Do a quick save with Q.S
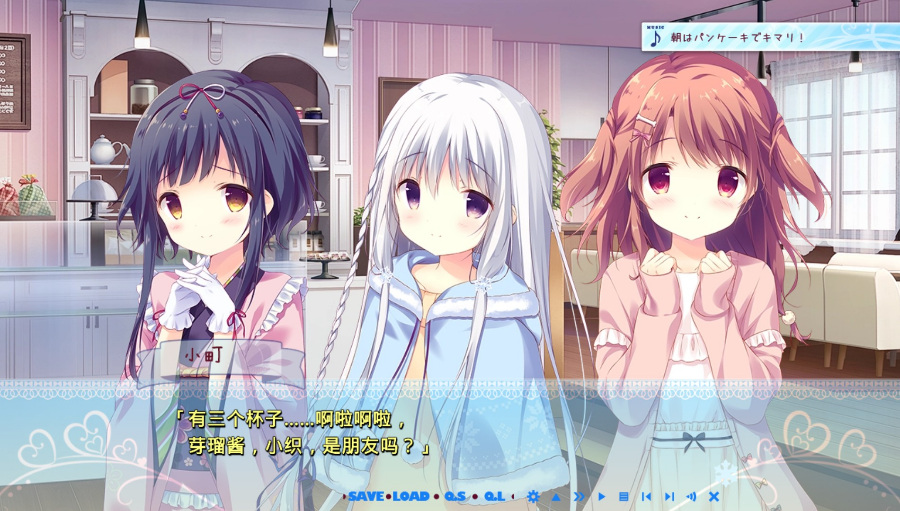The height and width of the screenshot is (511, 900). click(x=456, y=496)
